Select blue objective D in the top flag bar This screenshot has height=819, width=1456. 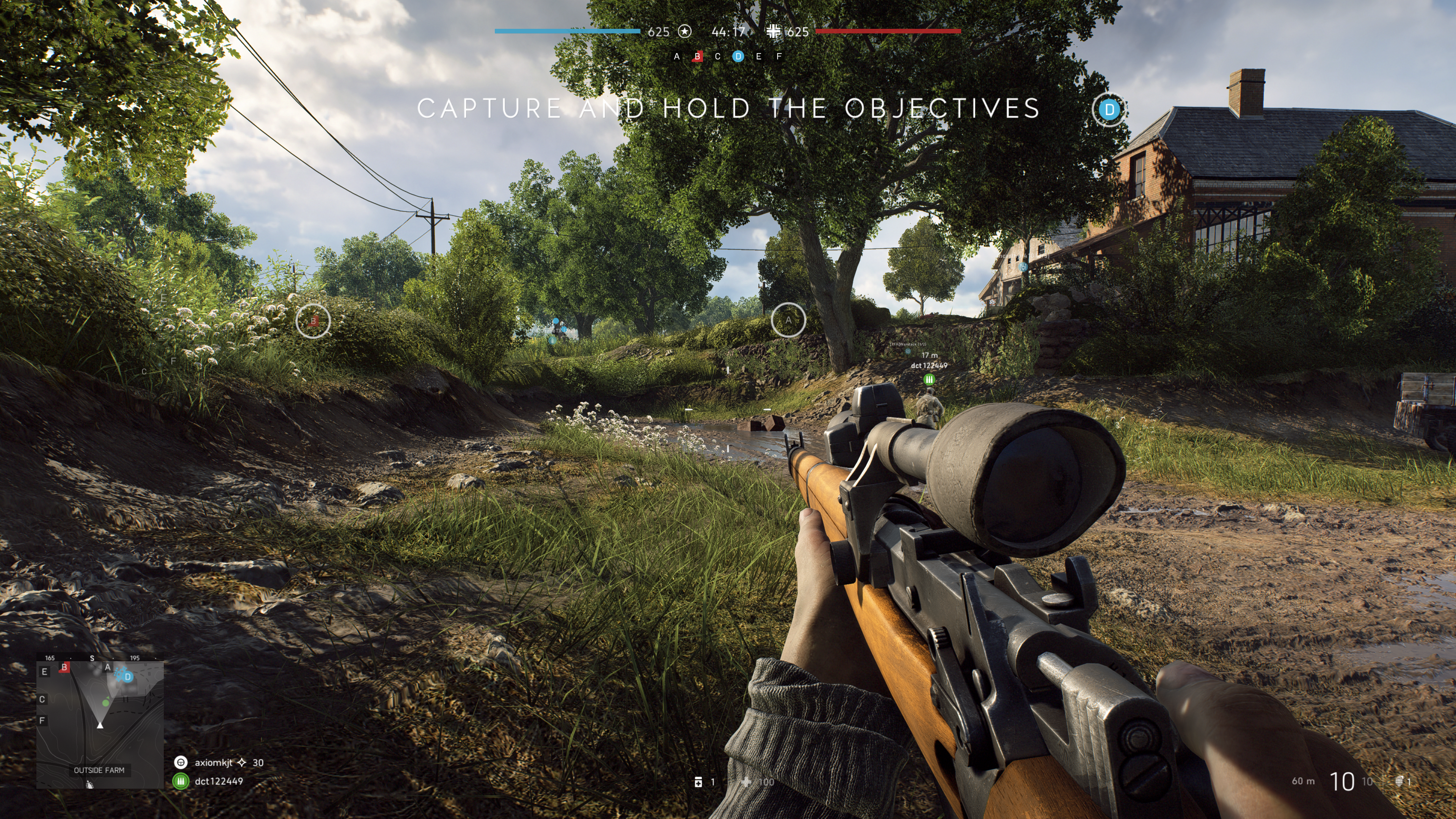pos(738,56)
